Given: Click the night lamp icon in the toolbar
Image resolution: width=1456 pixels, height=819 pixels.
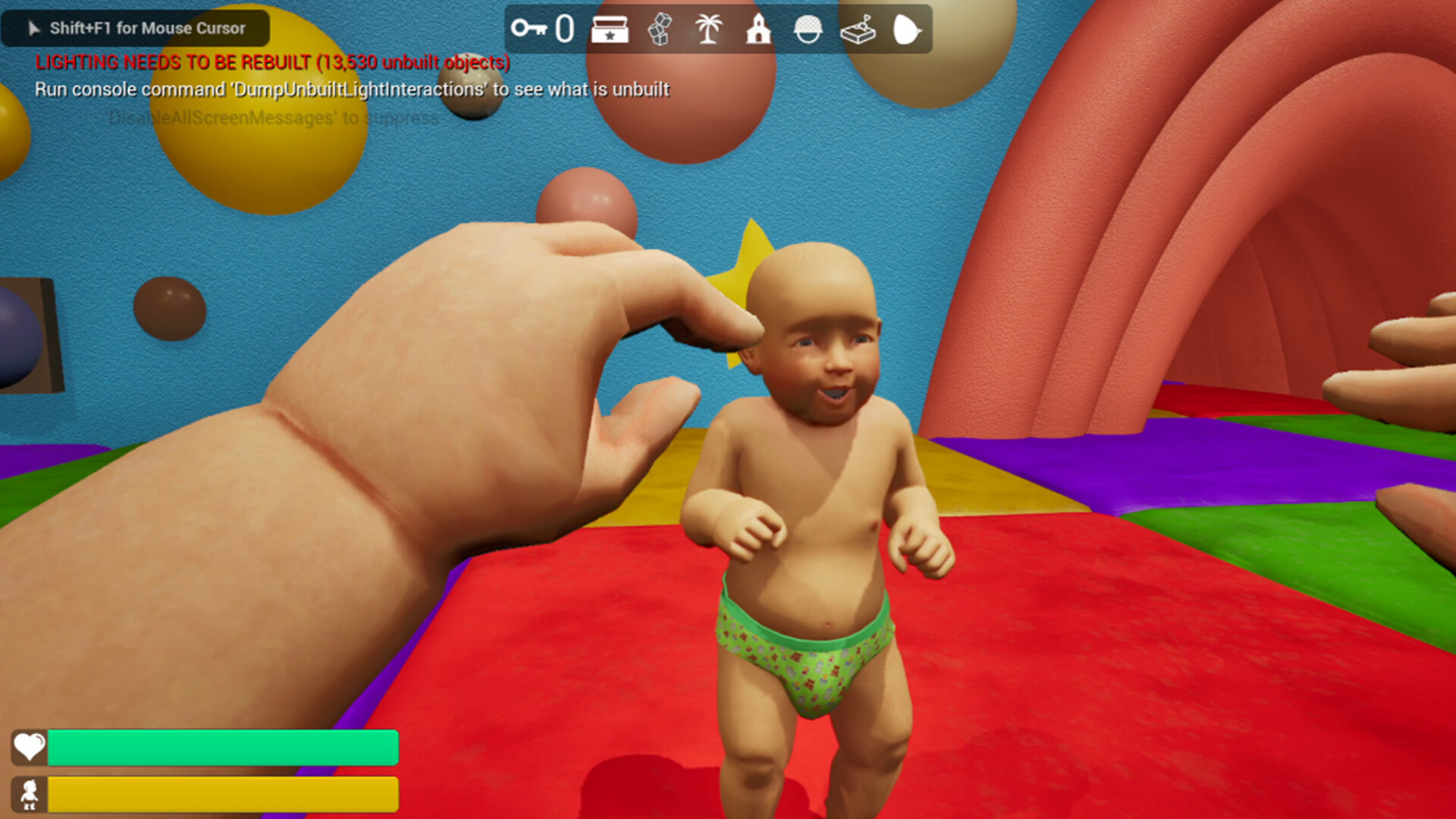Looking at the screenshot, I should coord(907,30).
